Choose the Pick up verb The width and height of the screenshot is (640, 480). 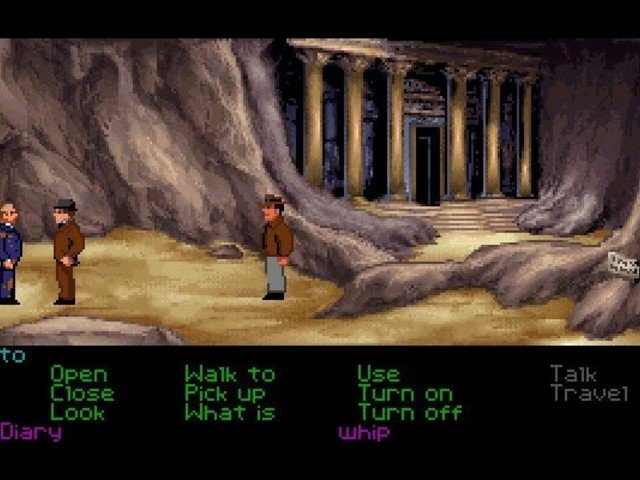(x=224, y=393)
